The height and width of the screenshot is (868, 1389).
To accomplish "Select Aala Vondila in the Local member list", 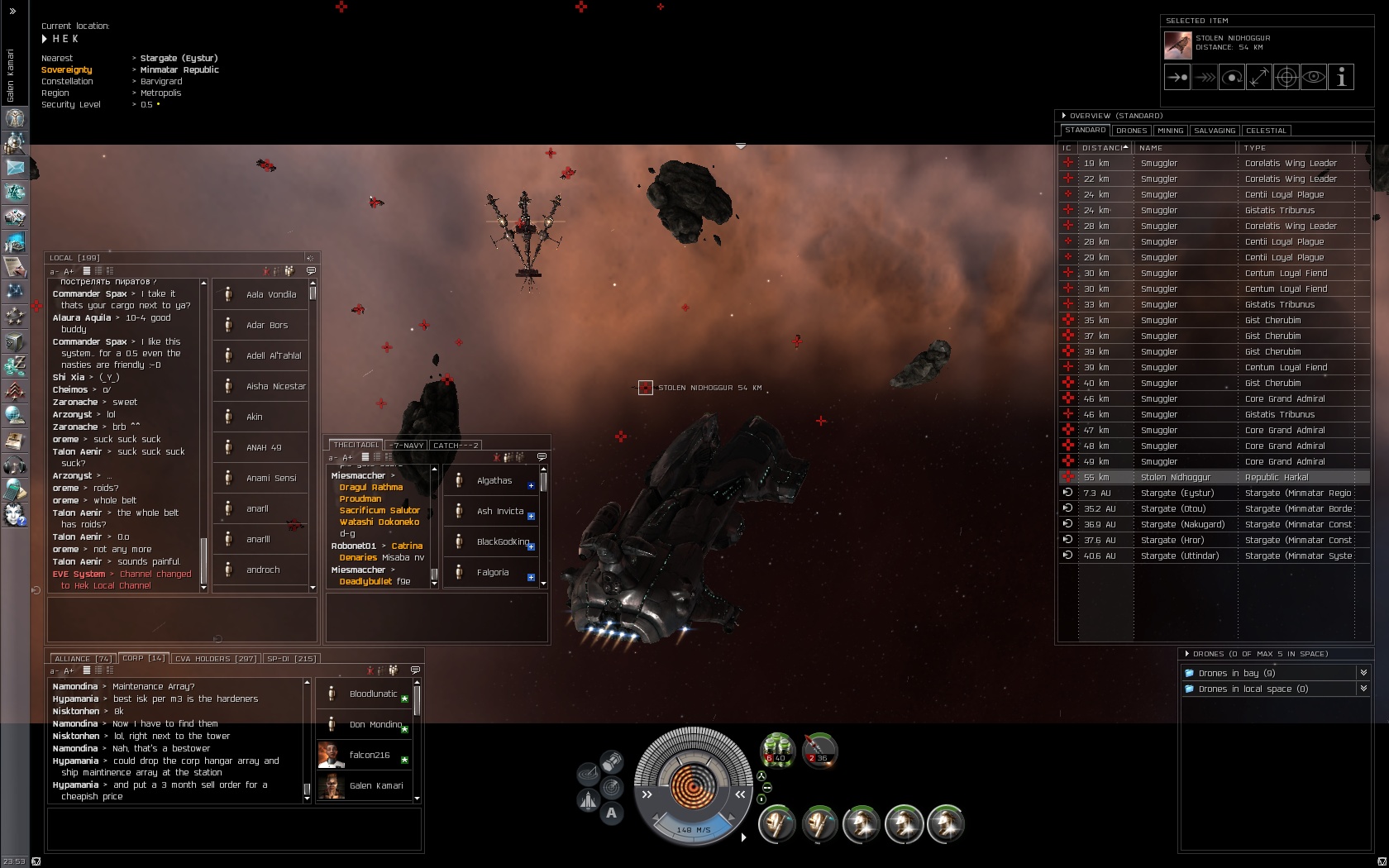I will [x=270, y=294].
